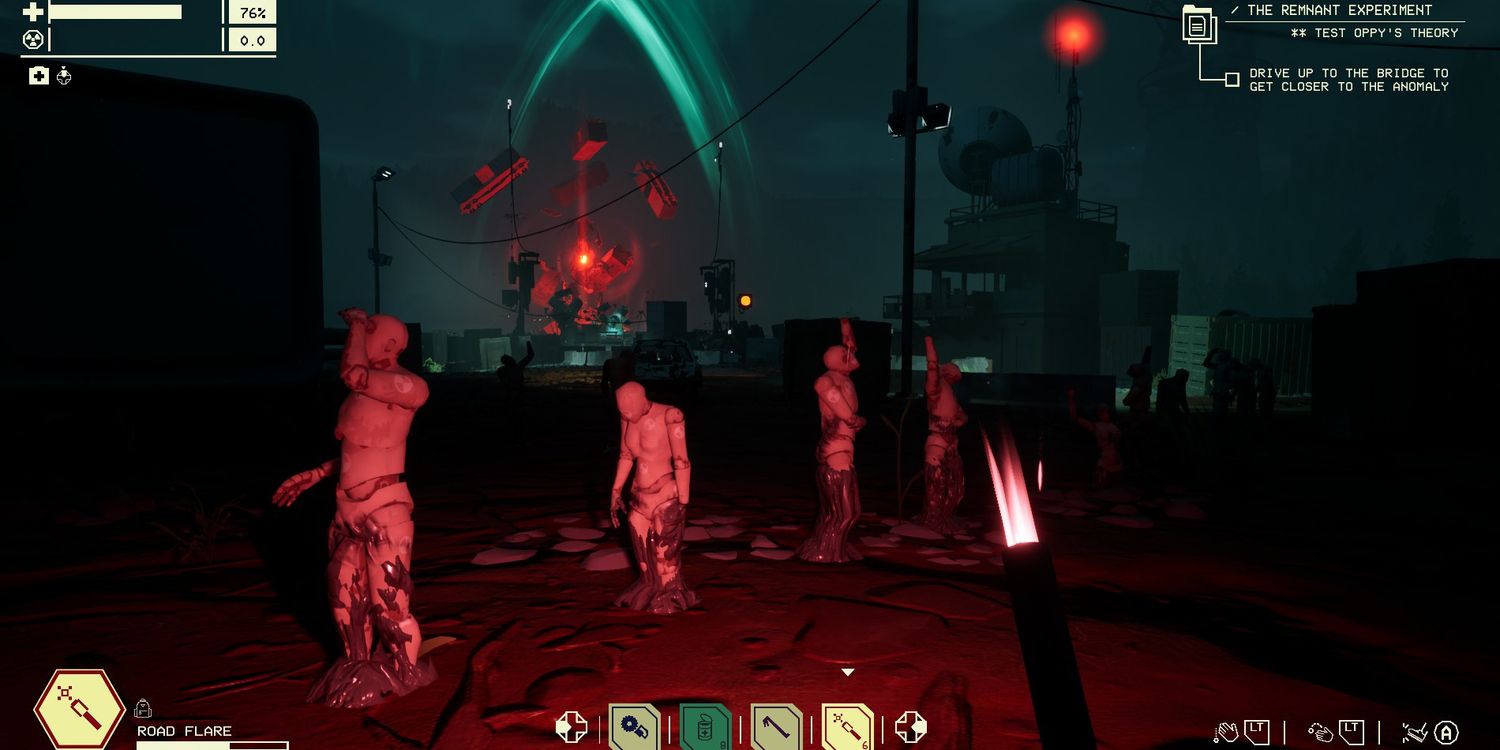Click the medkit quick-heal icon

click(38, 75)
